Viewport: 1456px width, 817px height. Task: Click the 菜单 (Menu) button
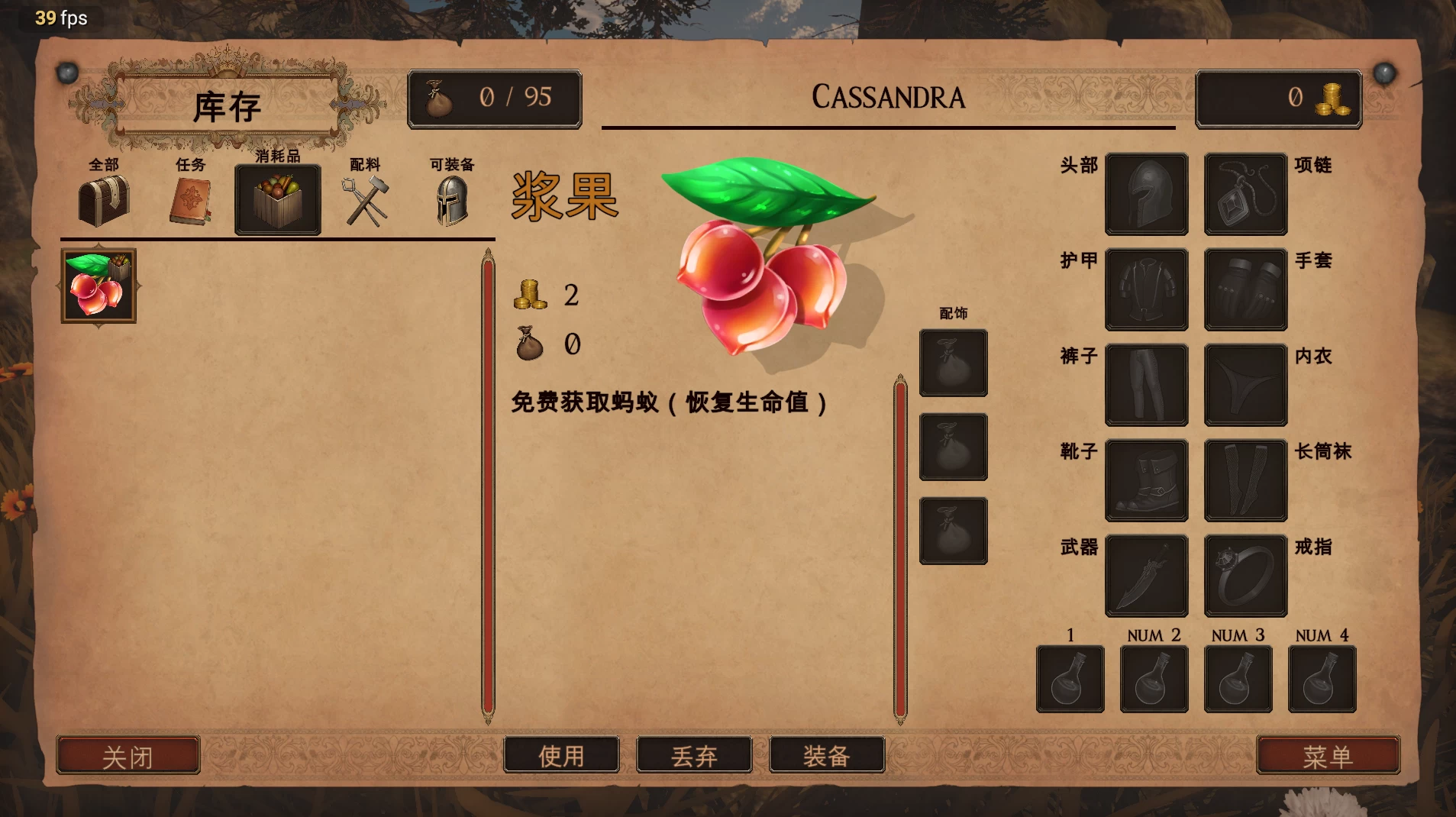1329,755
